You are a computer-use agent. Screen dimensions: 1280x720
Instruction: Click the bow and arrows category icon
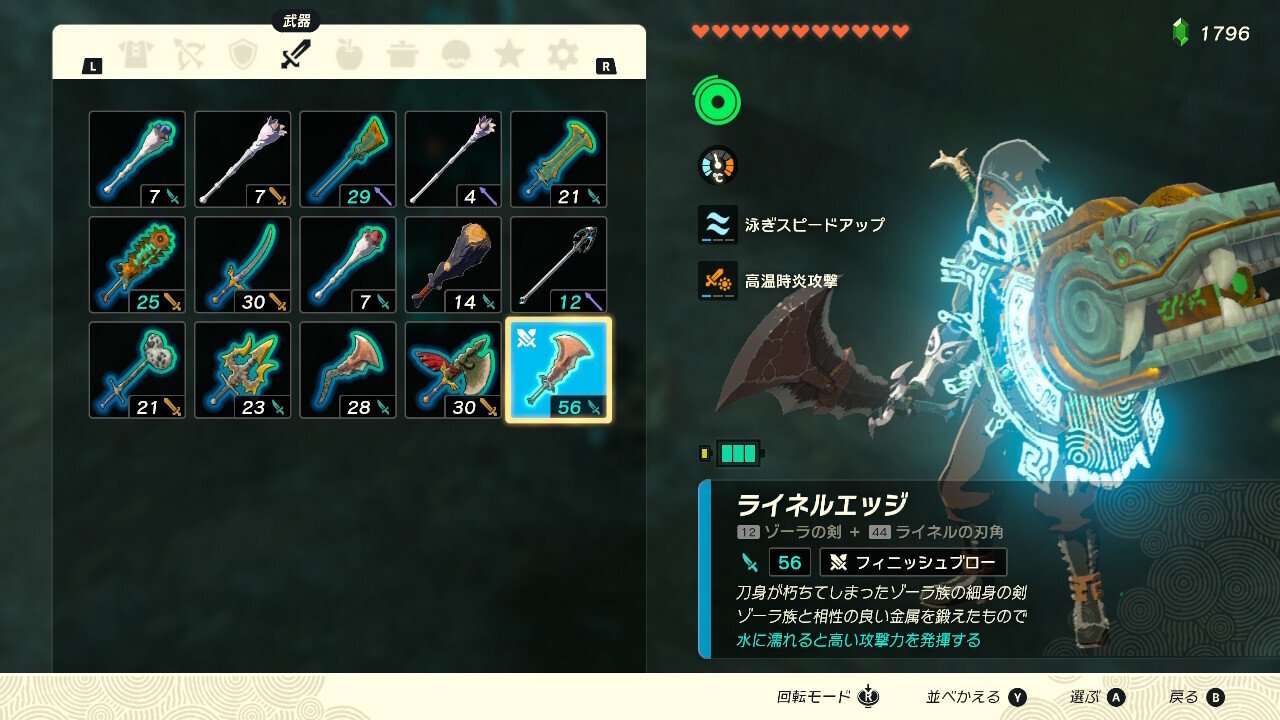[190, 55]
